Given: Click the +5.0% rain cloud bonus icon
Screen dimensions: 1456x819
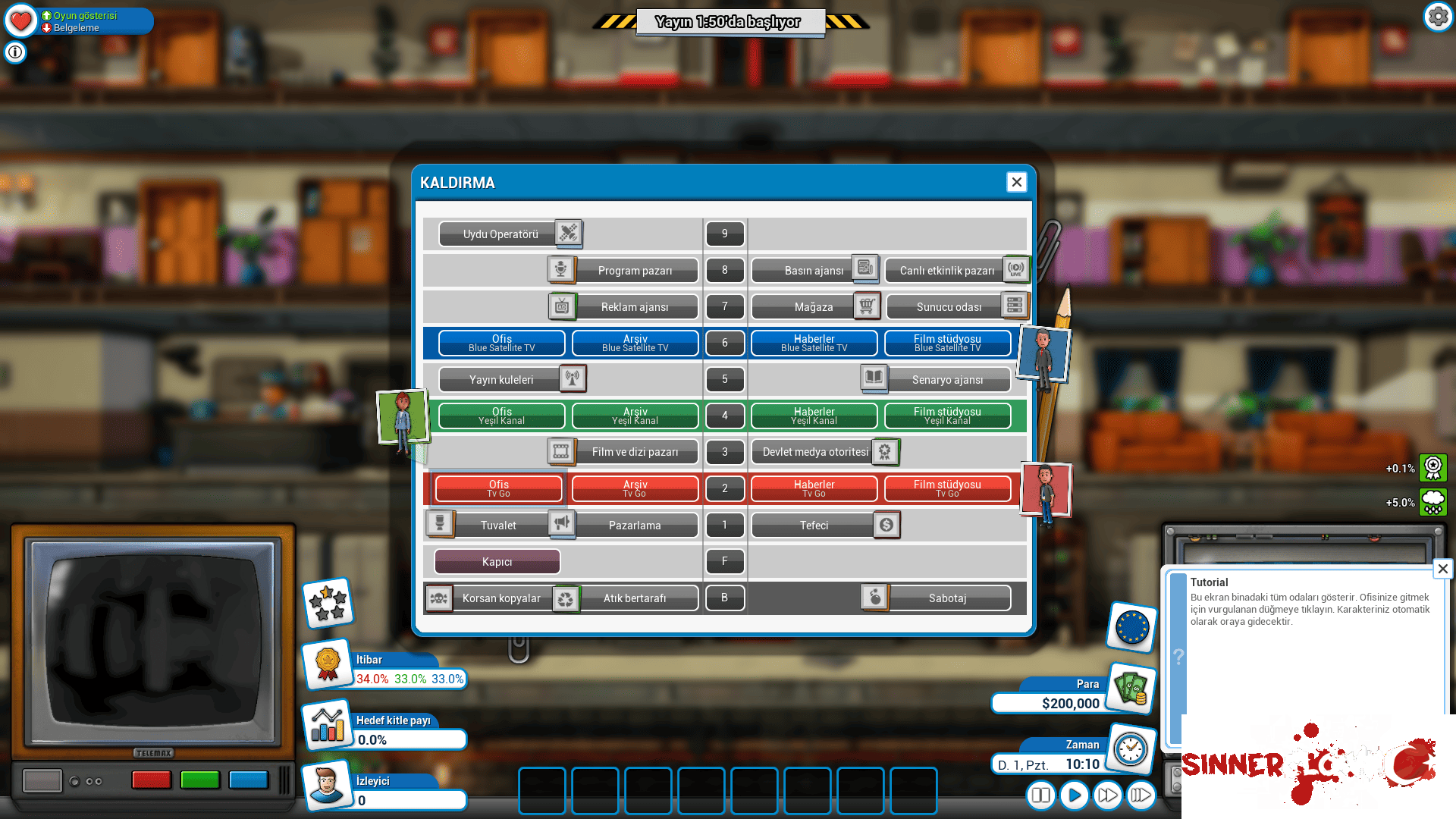Looking at the screenshot, I should pos(1433,502).
